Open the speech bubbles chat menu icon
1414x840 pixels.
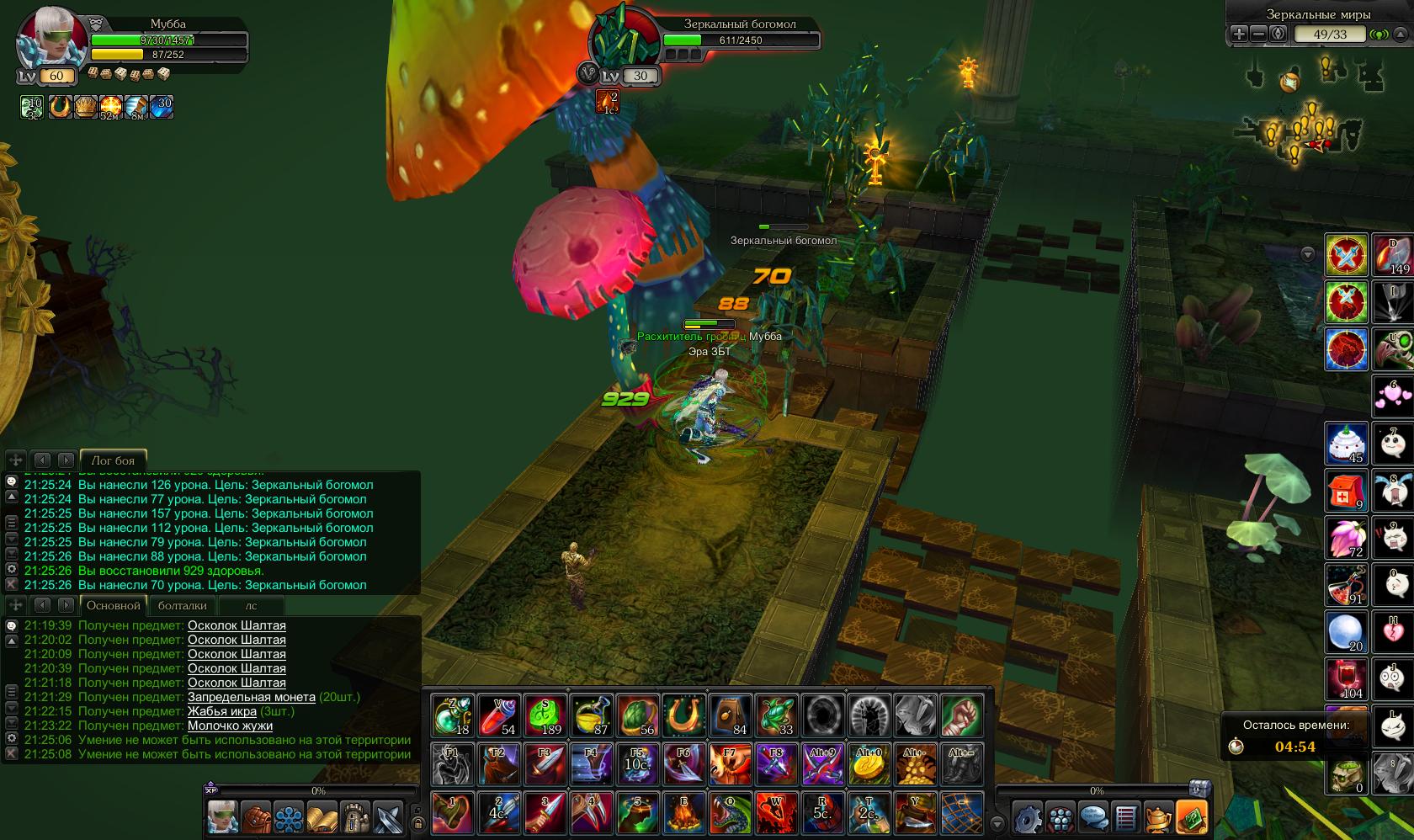coord(1093,816)
